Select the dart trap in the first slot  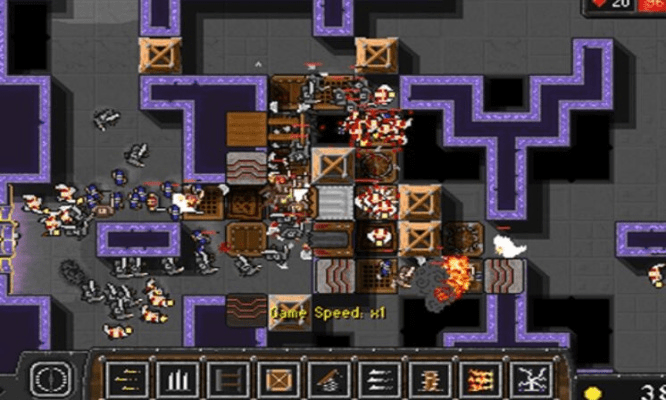(127, 379)
